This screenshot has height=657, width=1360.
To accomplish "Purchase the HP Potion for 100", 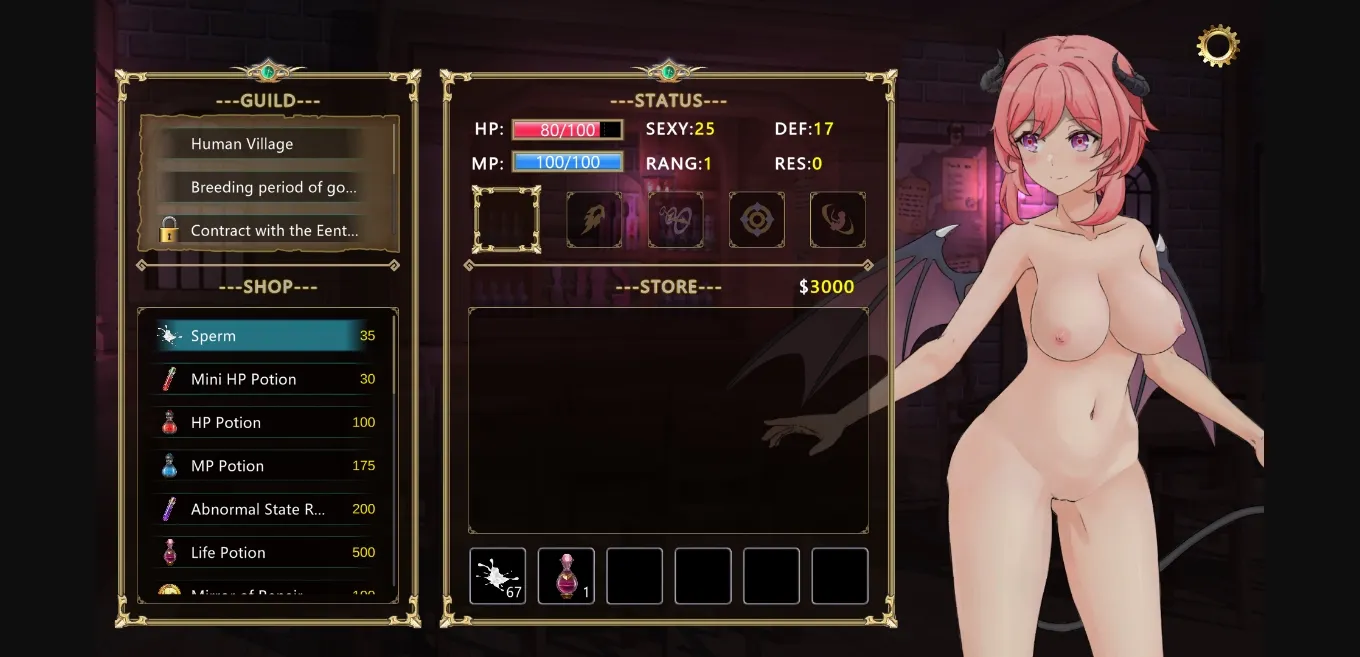I will tap(266, 423).
